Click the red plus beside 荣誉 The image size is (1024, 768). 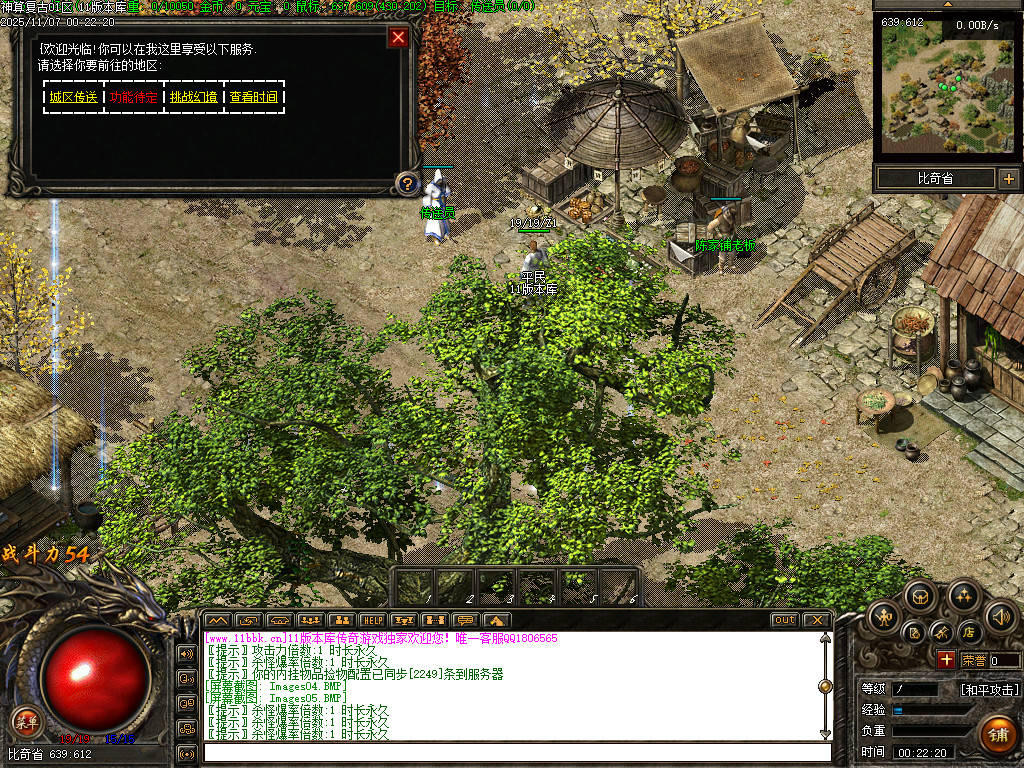(x=946, y=660)
